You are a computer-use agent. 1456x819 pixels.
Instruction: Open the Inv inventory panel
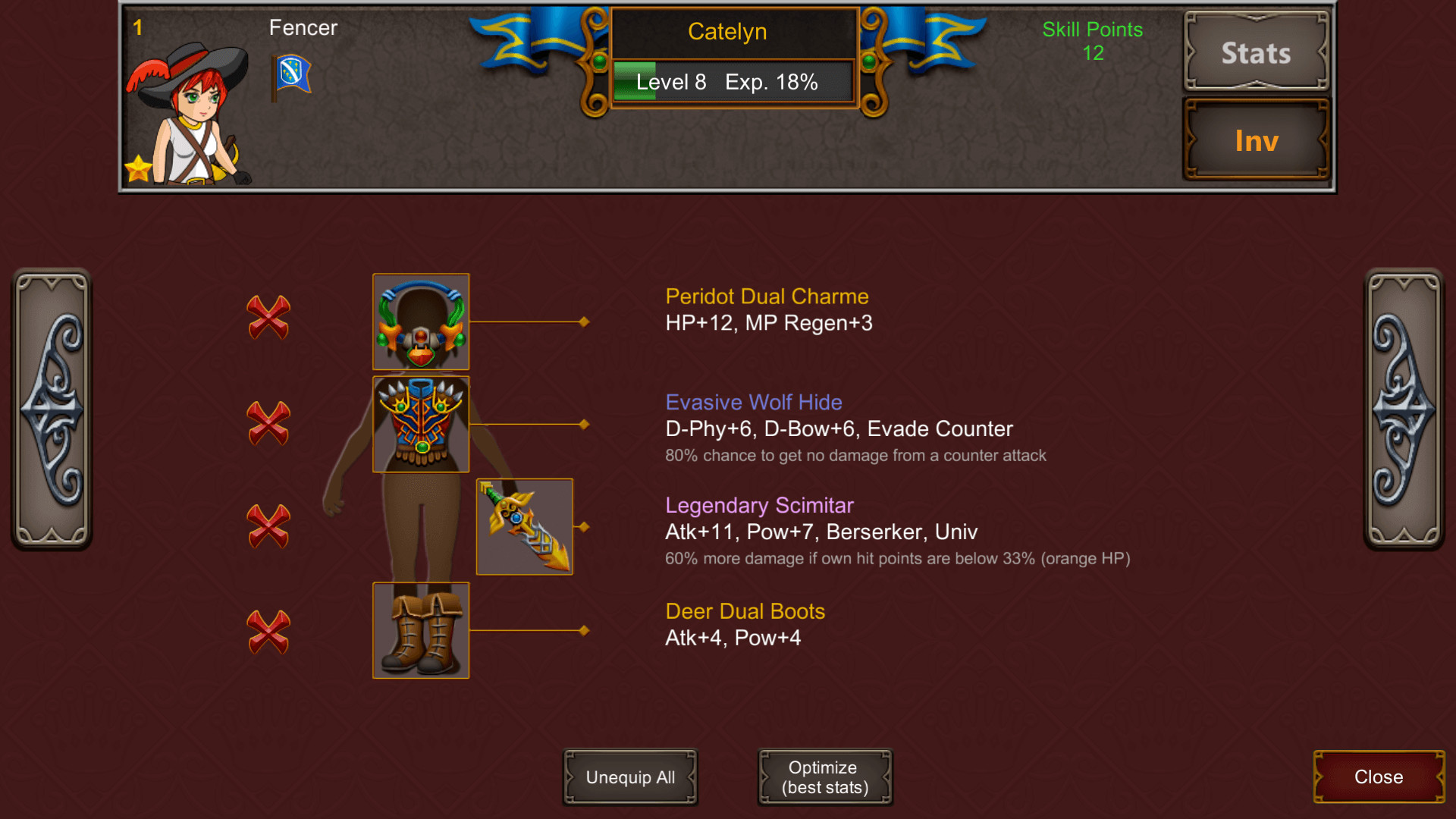coord(1255,140)
